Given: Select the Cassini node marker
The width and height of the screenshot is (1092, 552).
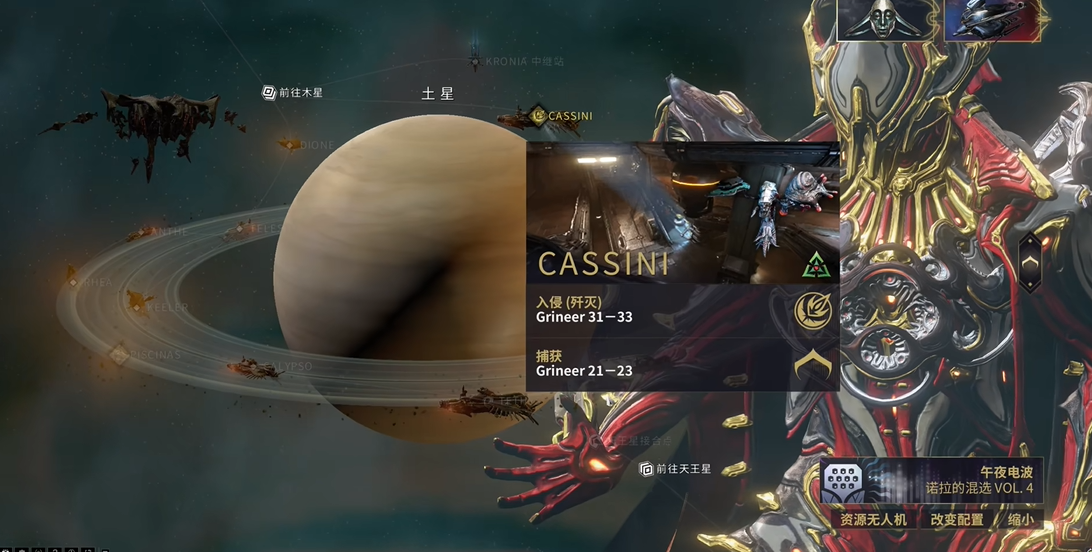Looking at the screenshot, I should coord(539,115).
